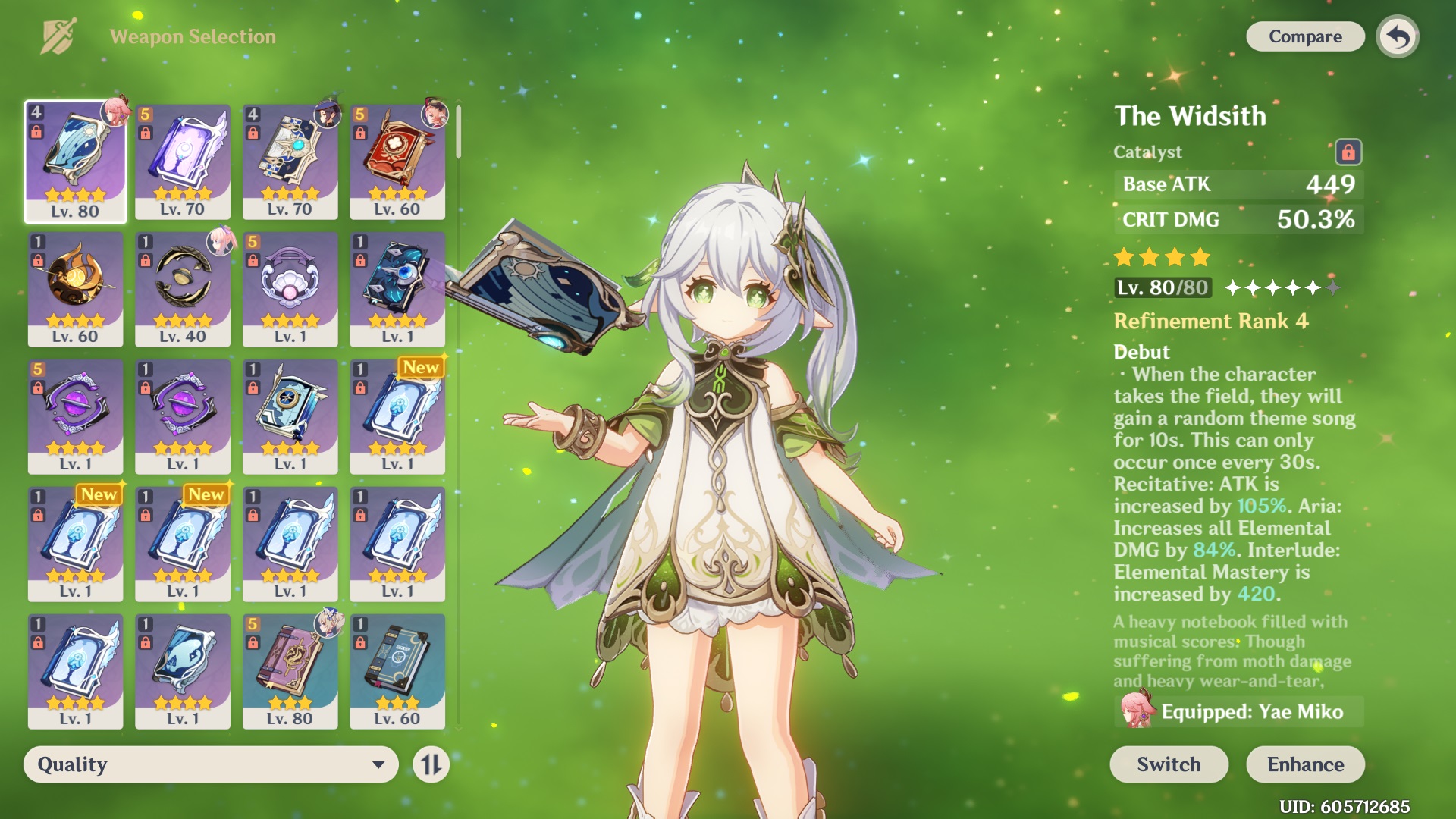Select the golden orb Lv. 60 catalyst

click(75, 289)
